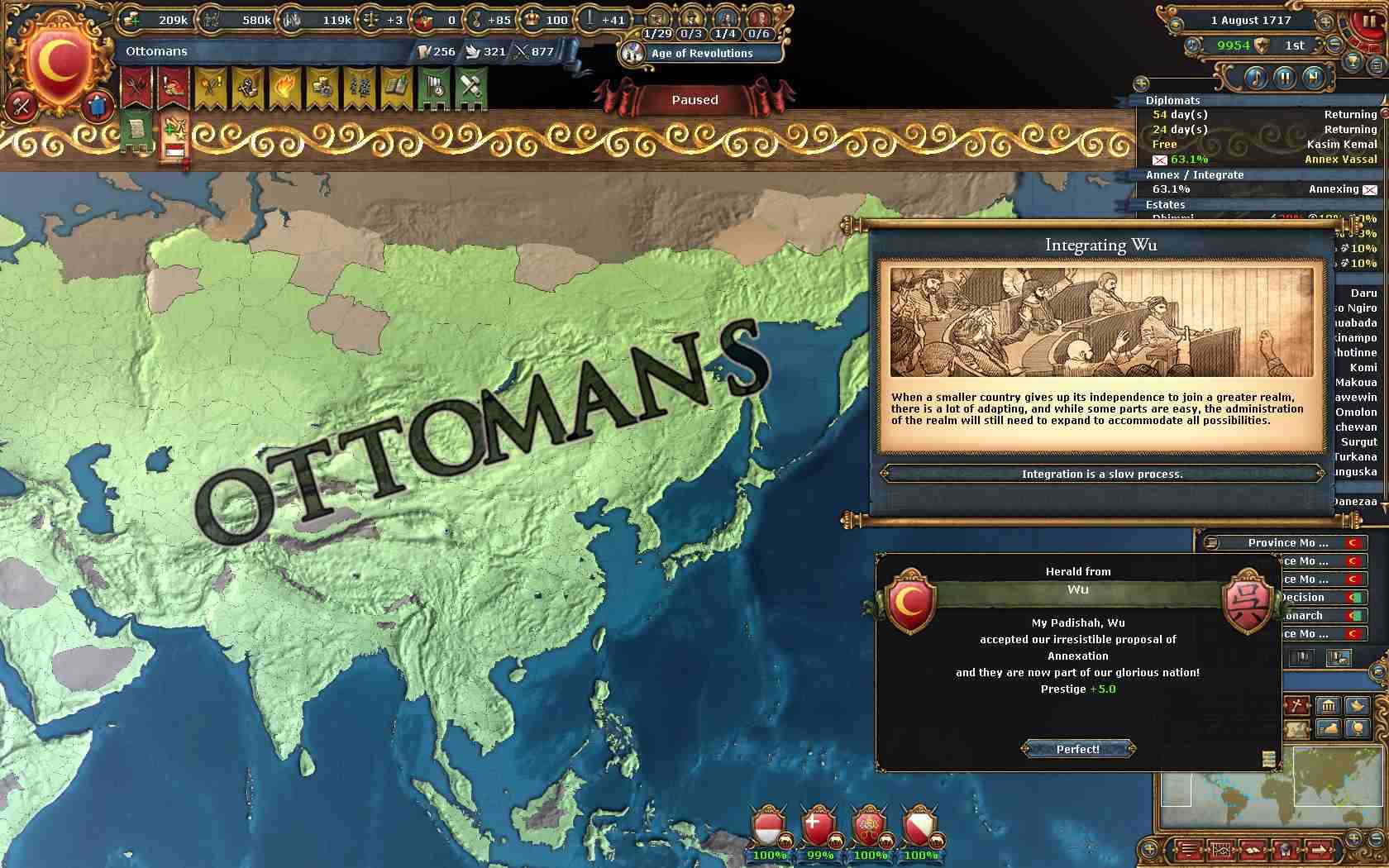Viewport: 1389px width, 868px height.
Task: Skip to next music track
Action: coord(1312,79)
